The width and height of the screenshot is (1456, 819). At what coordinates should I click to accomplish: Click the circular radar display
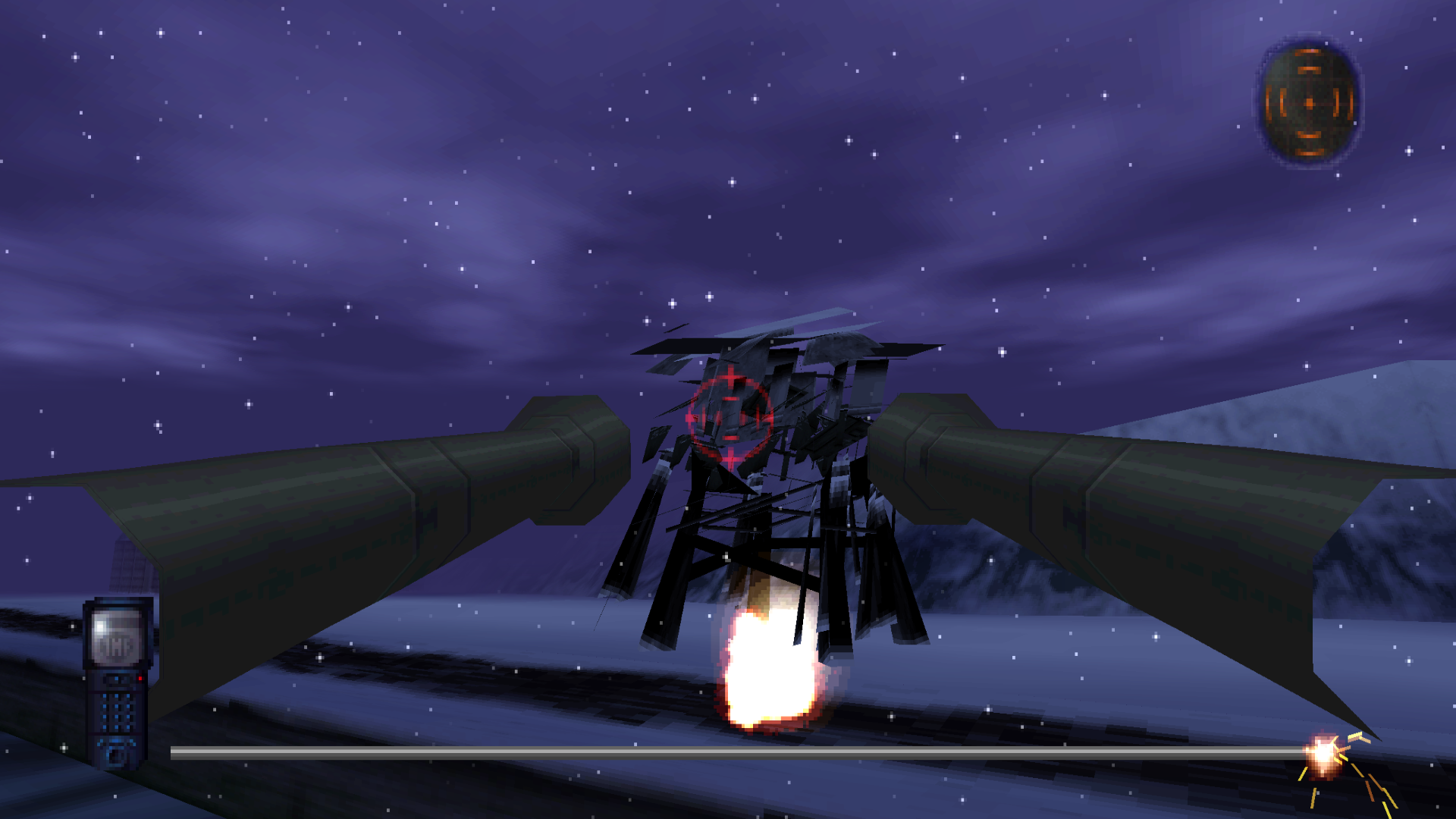pos(1309,102)
